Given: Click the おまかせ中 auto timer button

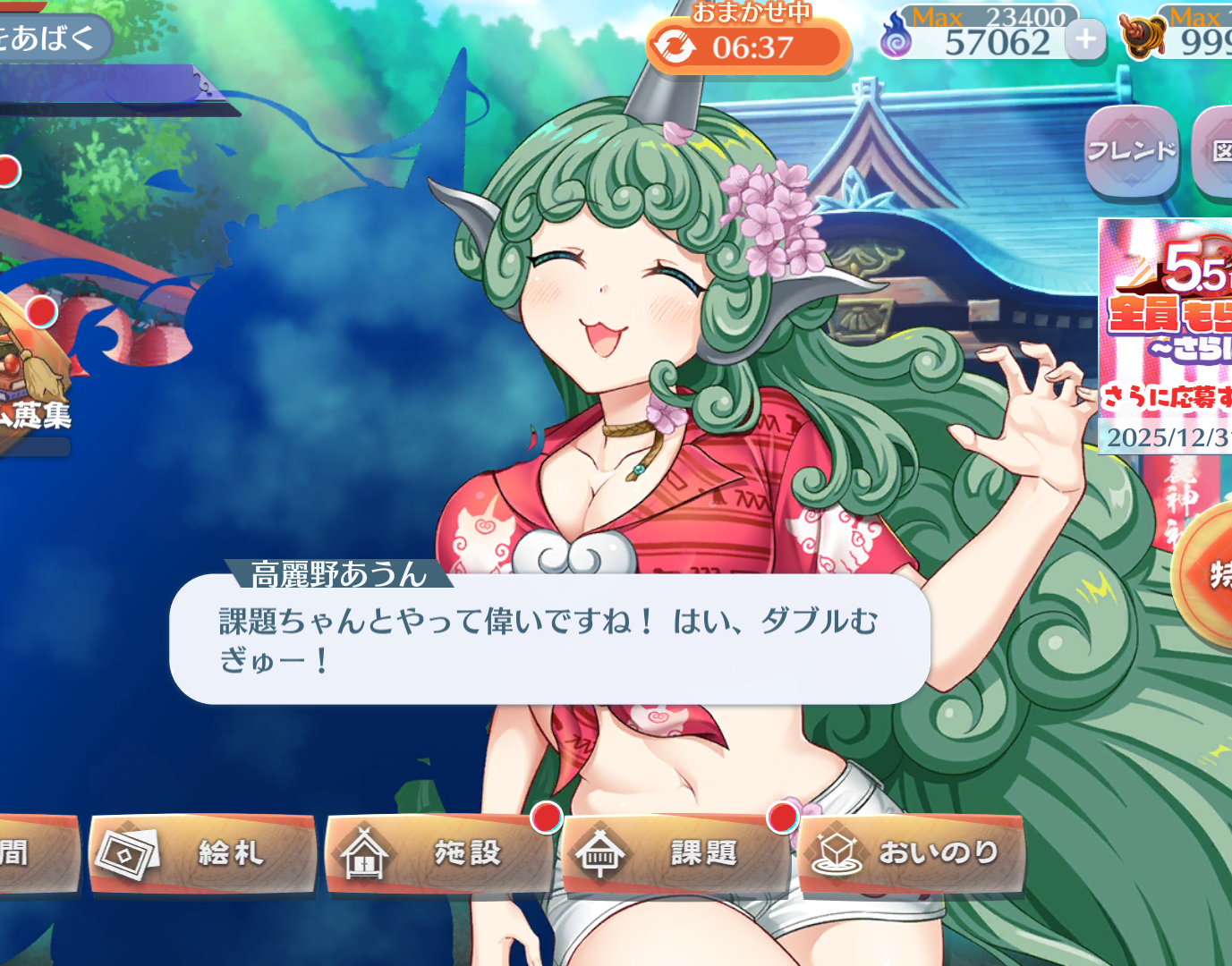Looking at the screenshot, I should 747,47.
